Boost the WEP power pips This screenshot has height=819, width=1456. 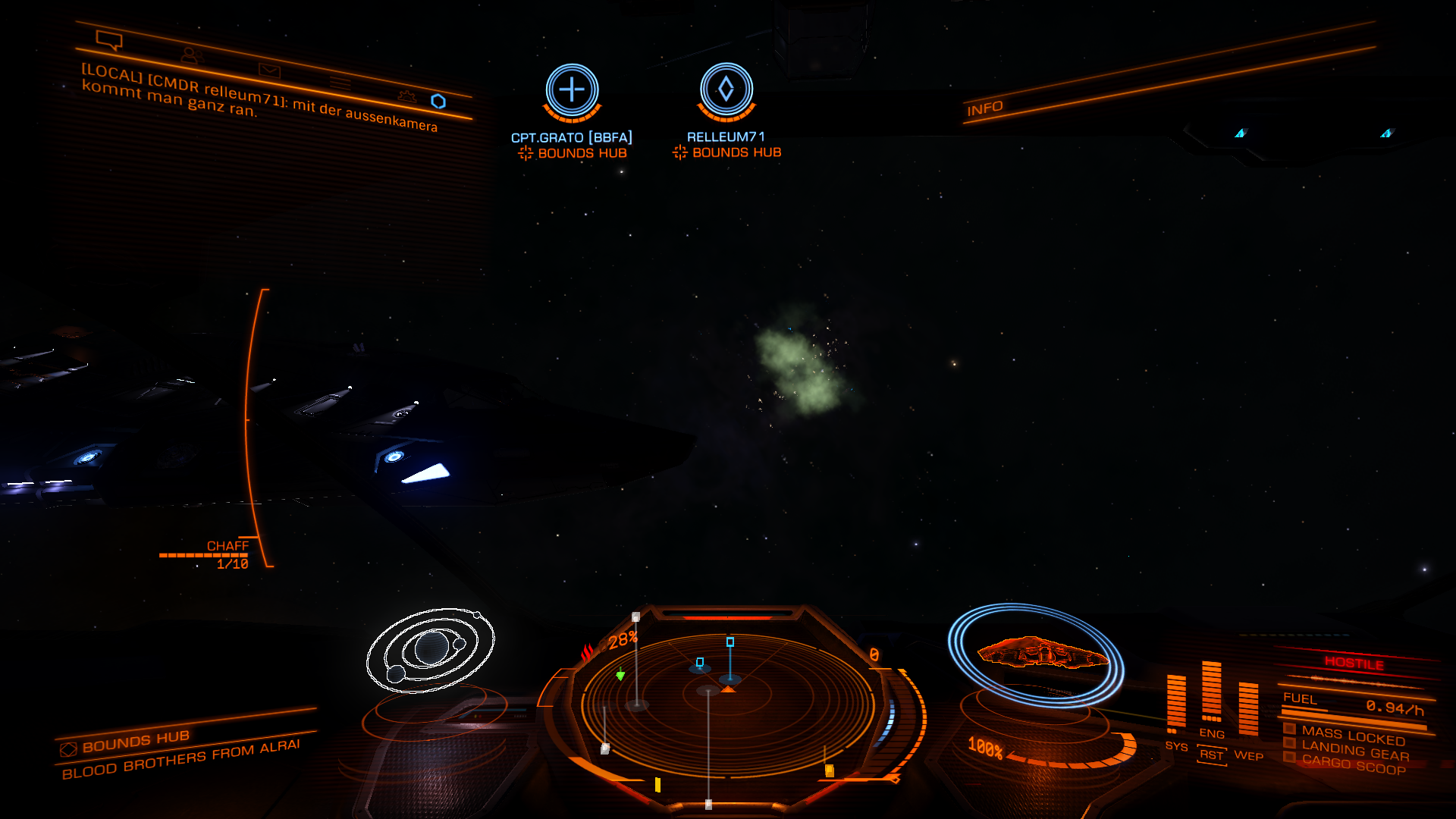pos(1248,755)
